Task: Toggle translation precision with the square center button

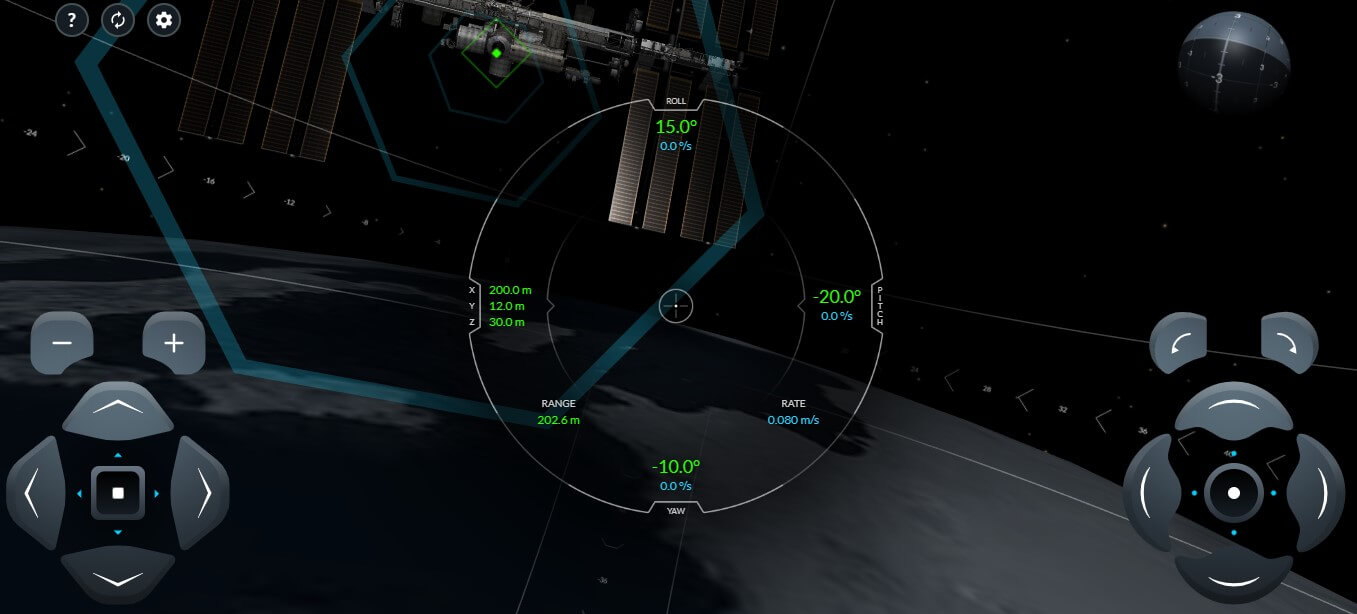Action: [118, 493]
